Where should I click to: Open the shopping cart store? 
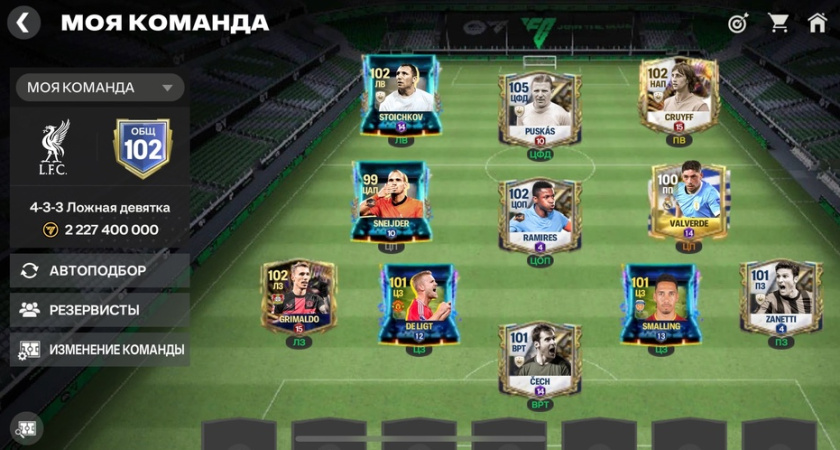click(x=778, y=22)
